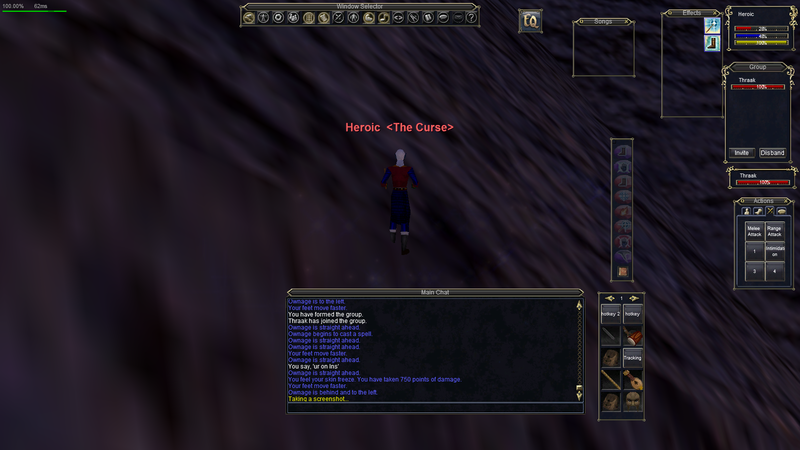The height and width of the screenshot is (450, 800).
Task: Use the Intimidation action button
Action: [776, 251]
